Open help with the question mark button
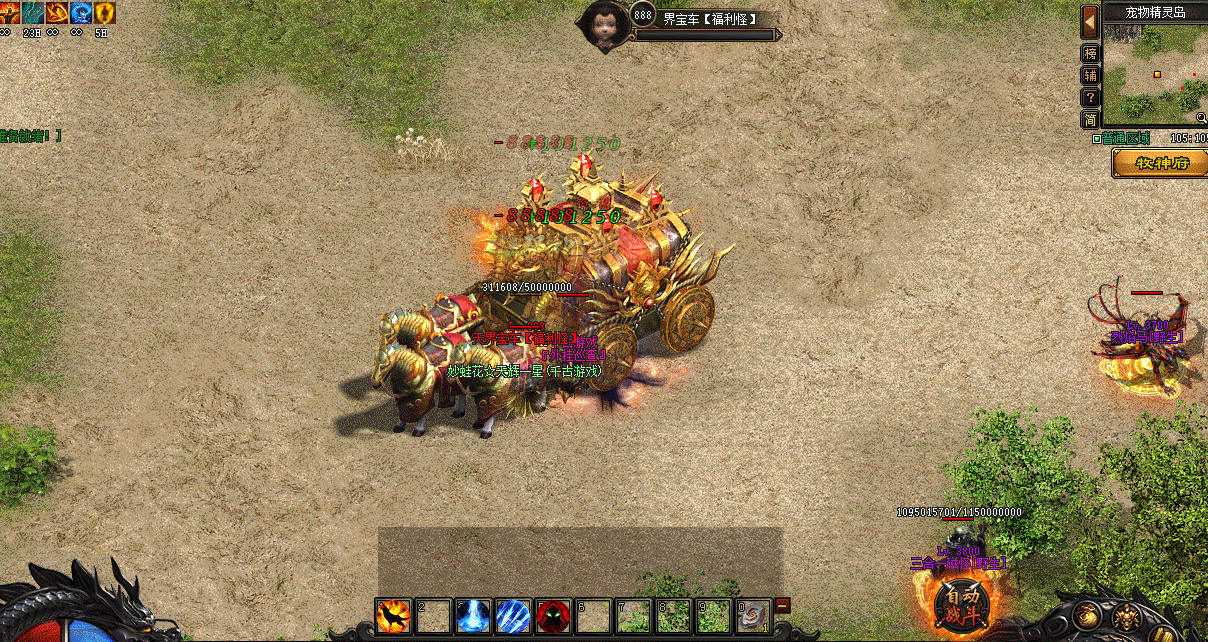Viewport: 1208px width, 642px height. point(1090,98)
